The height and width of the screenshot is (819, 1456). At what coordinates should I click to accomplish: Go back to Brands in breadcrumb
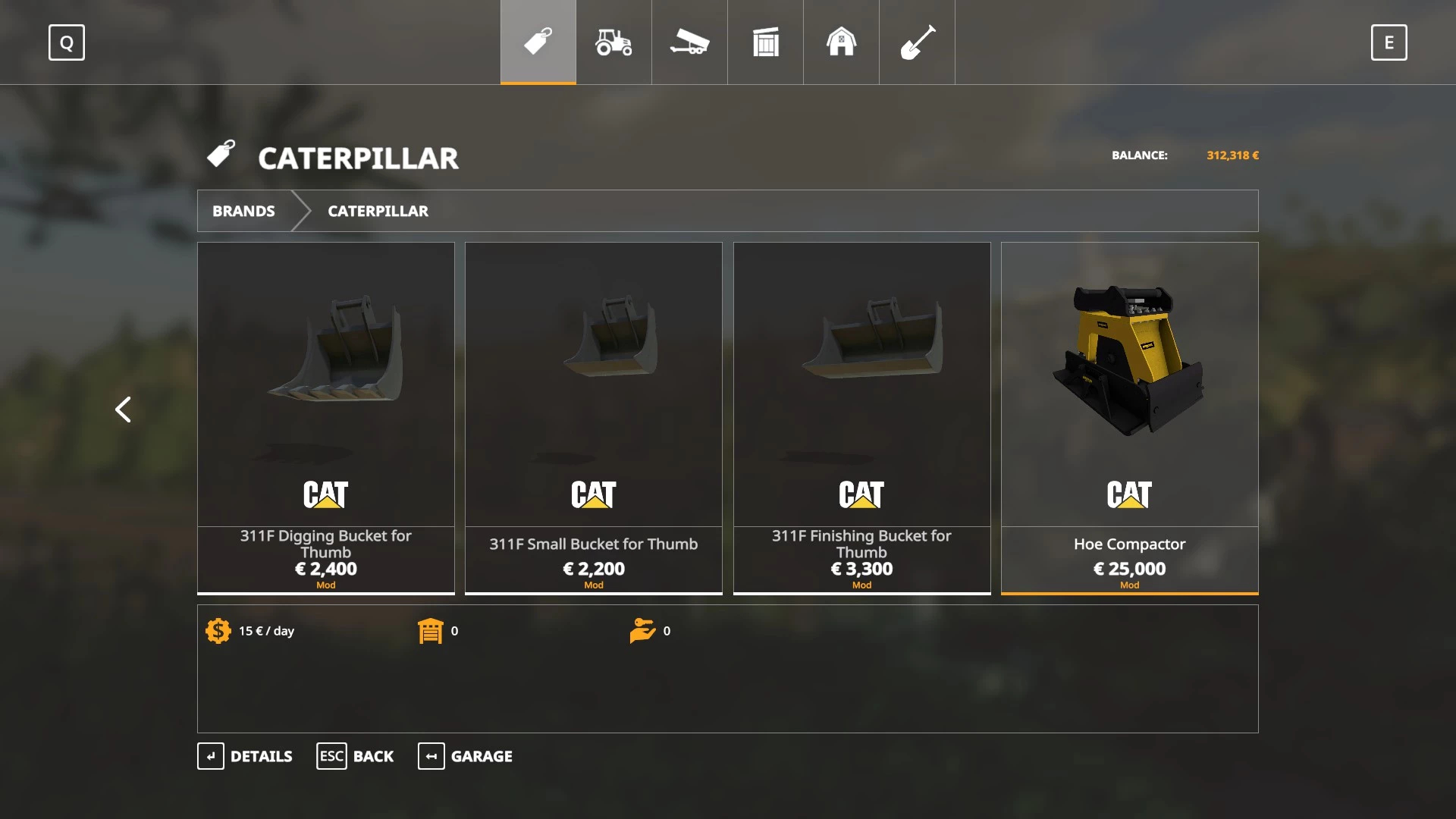tap(243, 211)
